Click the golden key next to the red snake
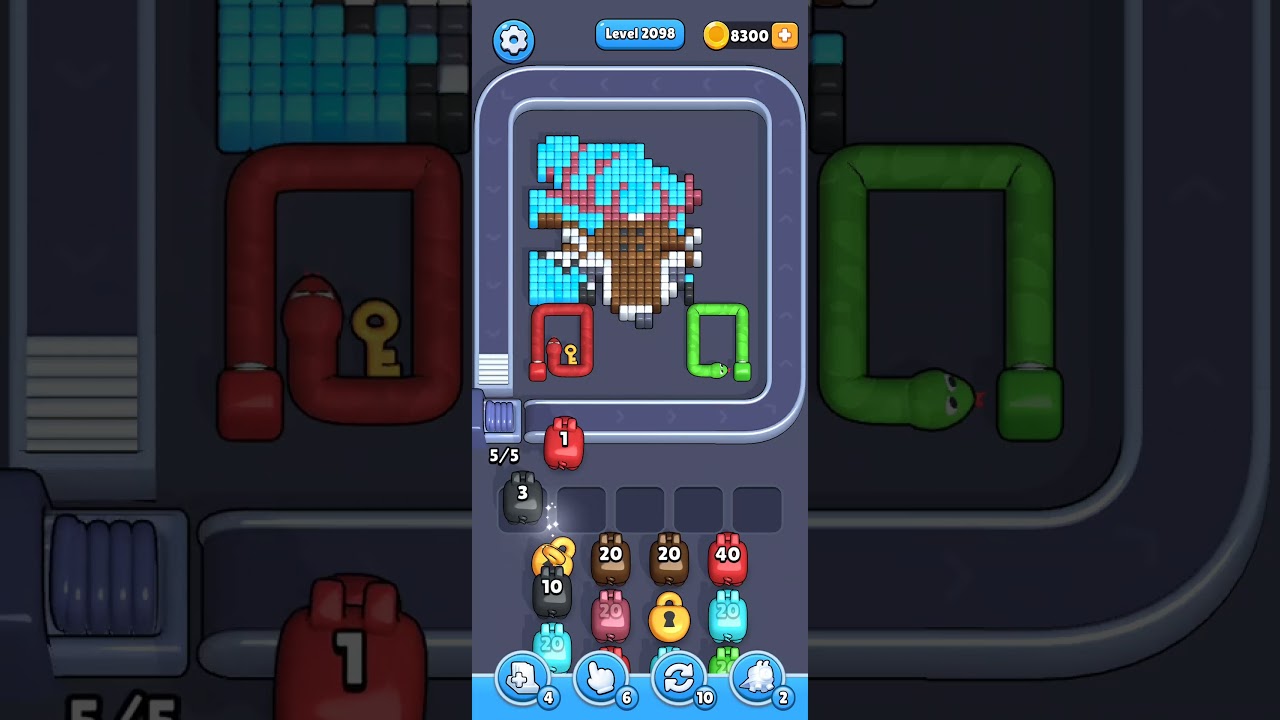This screenshot has height=720, width=1280. point(568,354)
